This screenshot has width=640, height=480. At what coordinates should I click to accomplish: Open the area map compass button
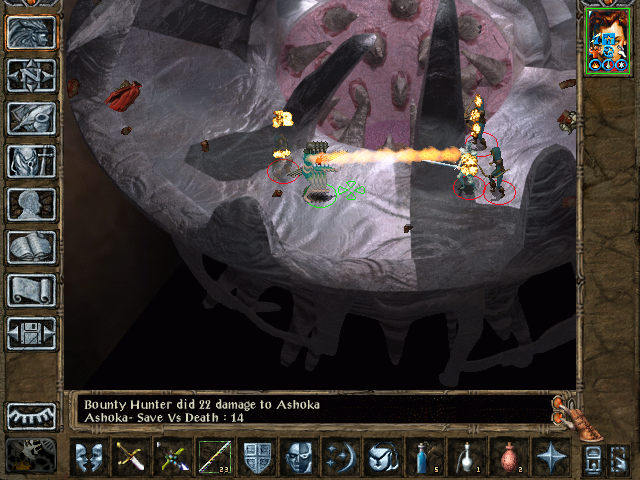[x=31, y=75]
